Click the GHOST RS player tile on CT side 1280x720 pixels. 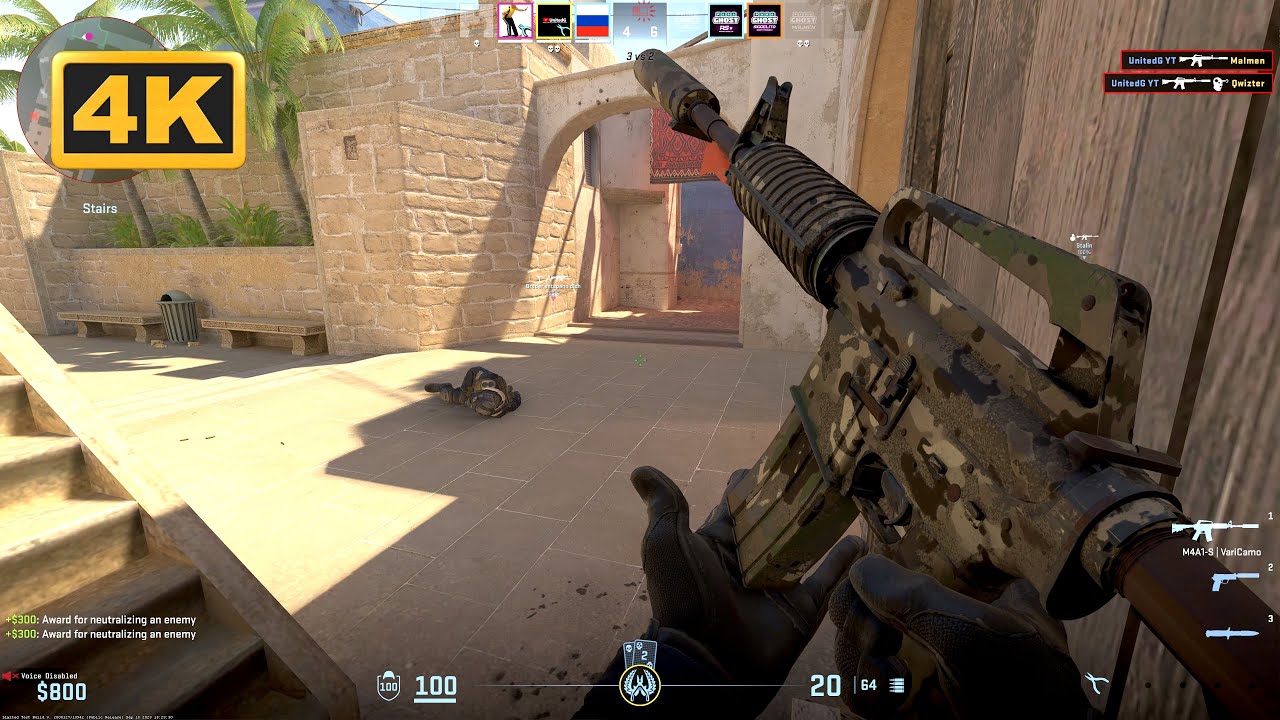726,20
